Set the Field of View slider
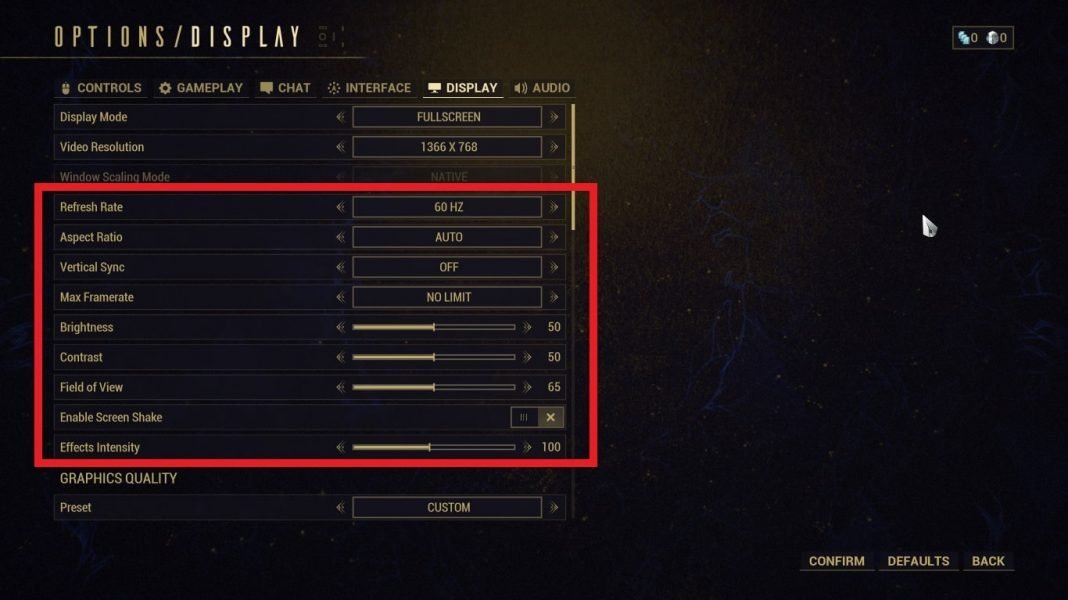Screen dimensions: 1068x600 pos(434,387)
